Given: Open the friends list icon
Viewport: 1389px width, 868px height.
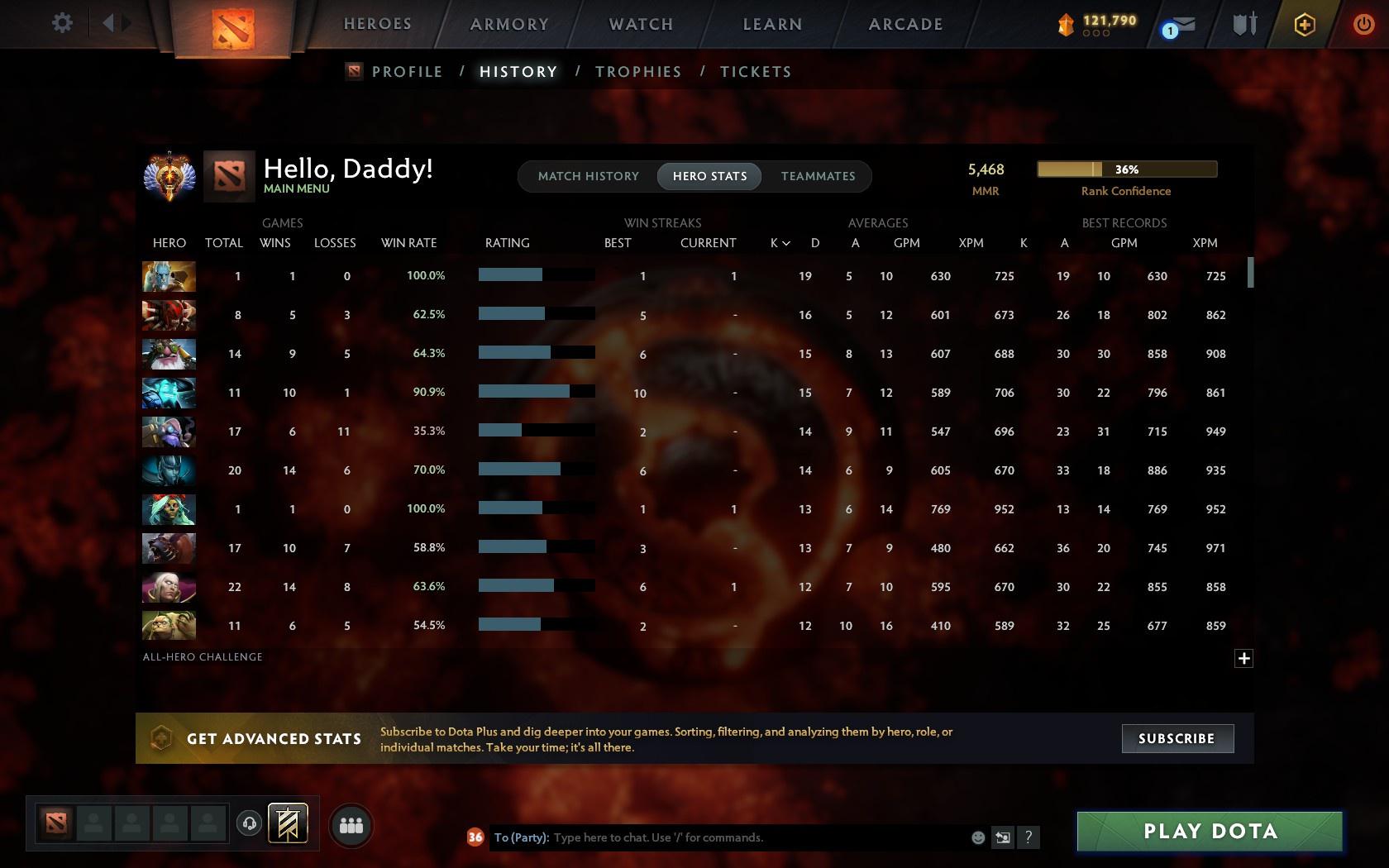Looking at the screenshot, I should (x=350, y=824).
